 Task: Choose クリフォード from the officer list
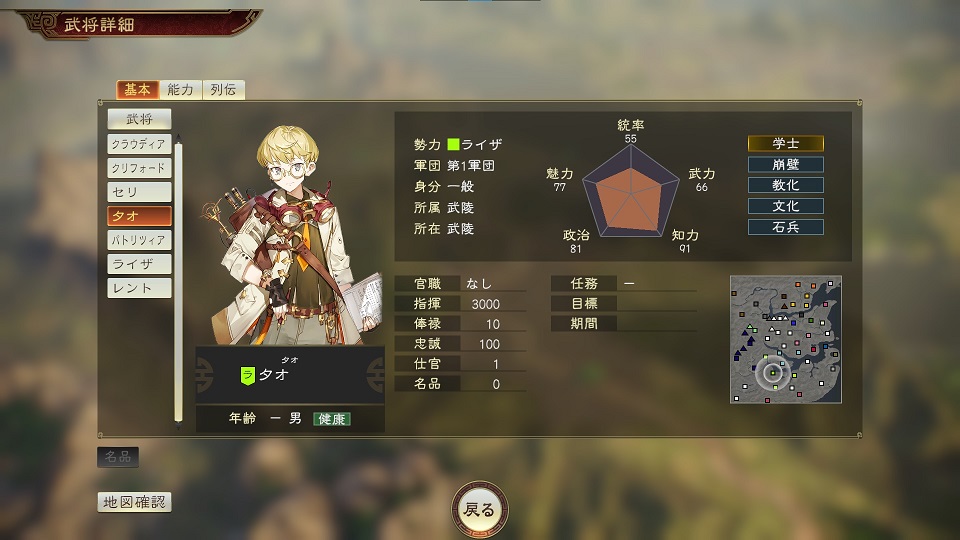[139, 168]
